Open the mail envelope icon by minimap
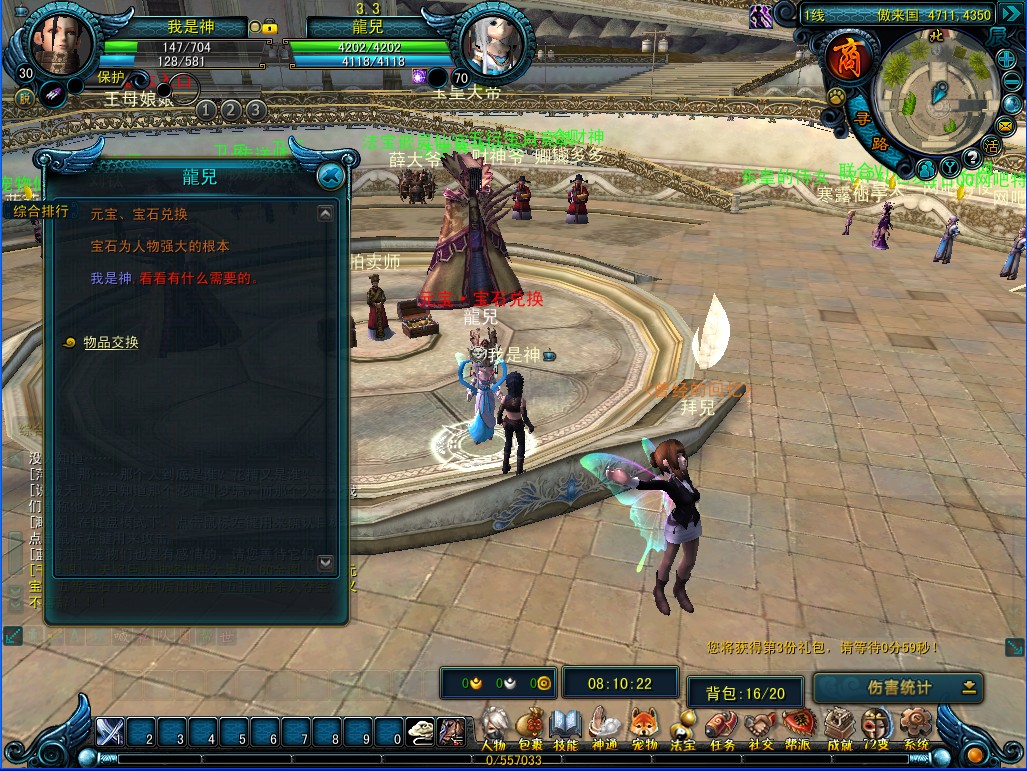The image size is (1027, 771). 1004,125
